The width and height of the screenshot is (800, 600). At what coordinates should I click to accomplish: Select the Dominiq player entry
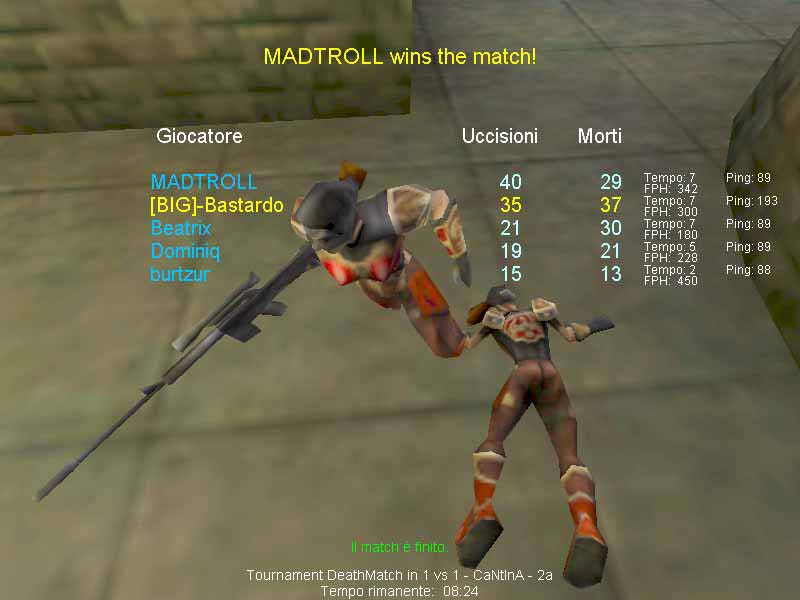tap(184, 251)
